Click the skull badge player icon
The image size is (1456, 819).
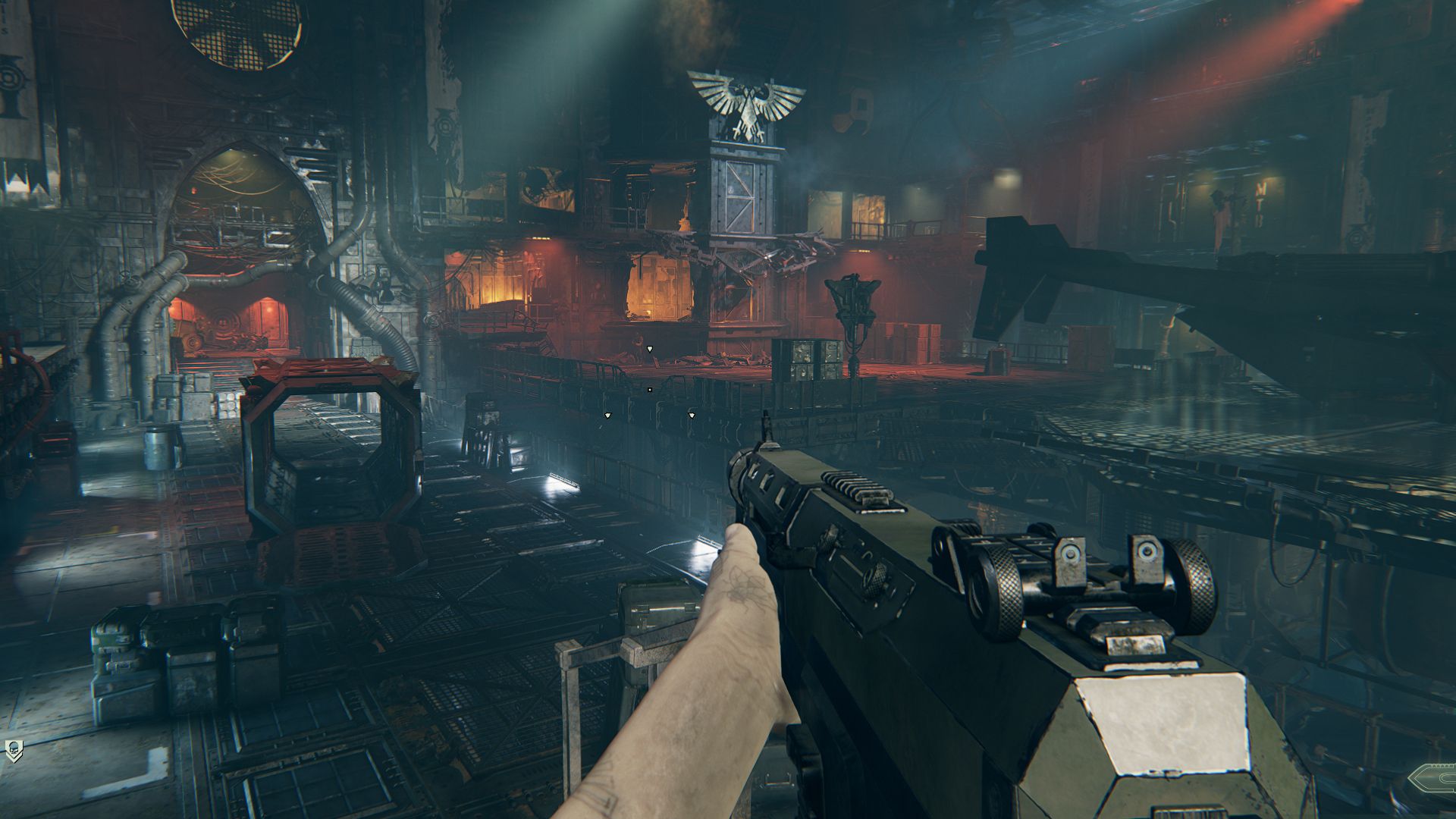coord(14,751)
